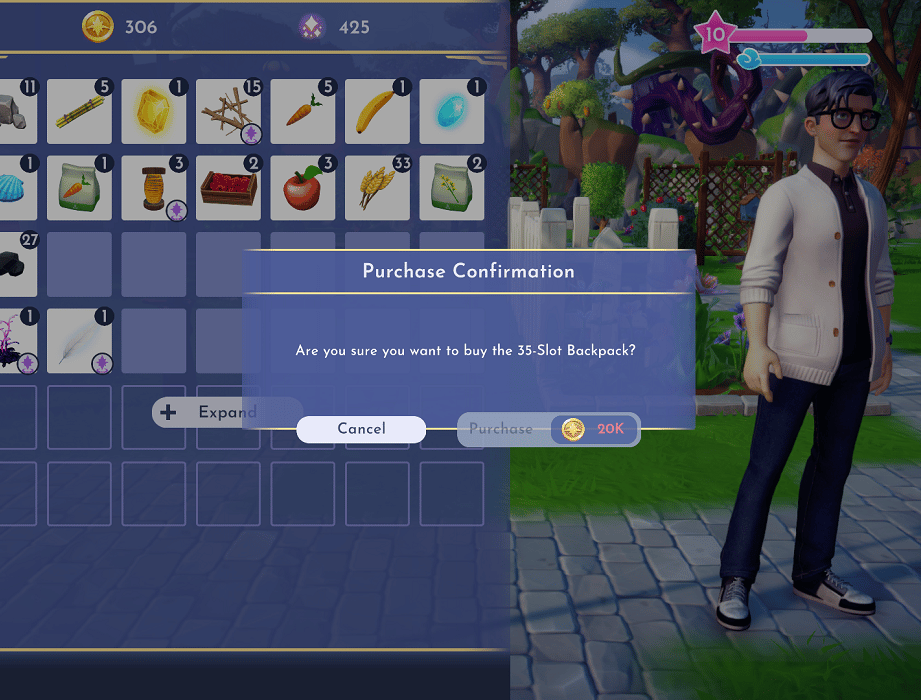Choose the dark purple thorn plant slot

pos(18,339)
